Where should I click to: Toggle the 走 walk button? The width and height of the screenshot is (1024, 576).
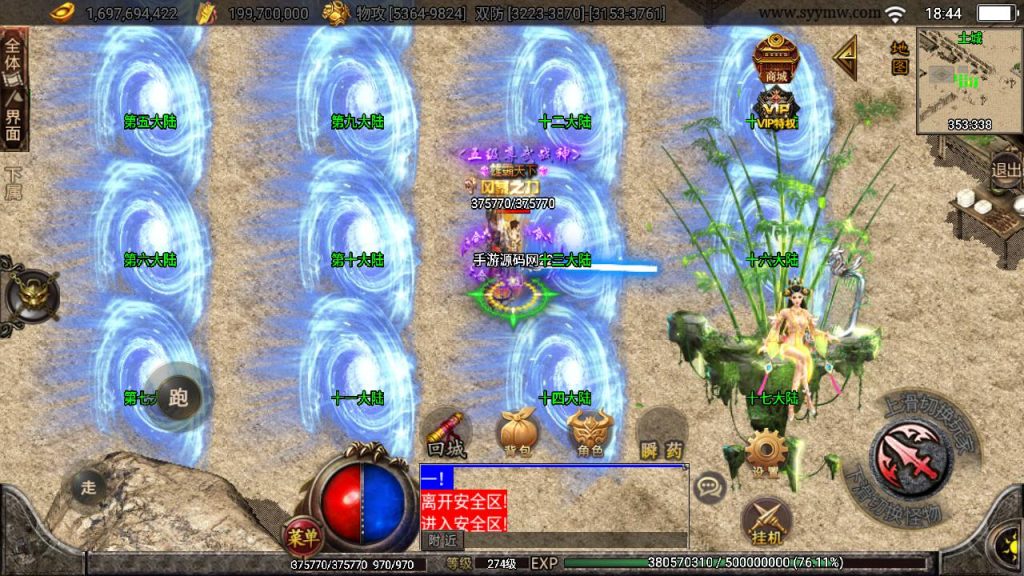[88, 487]
